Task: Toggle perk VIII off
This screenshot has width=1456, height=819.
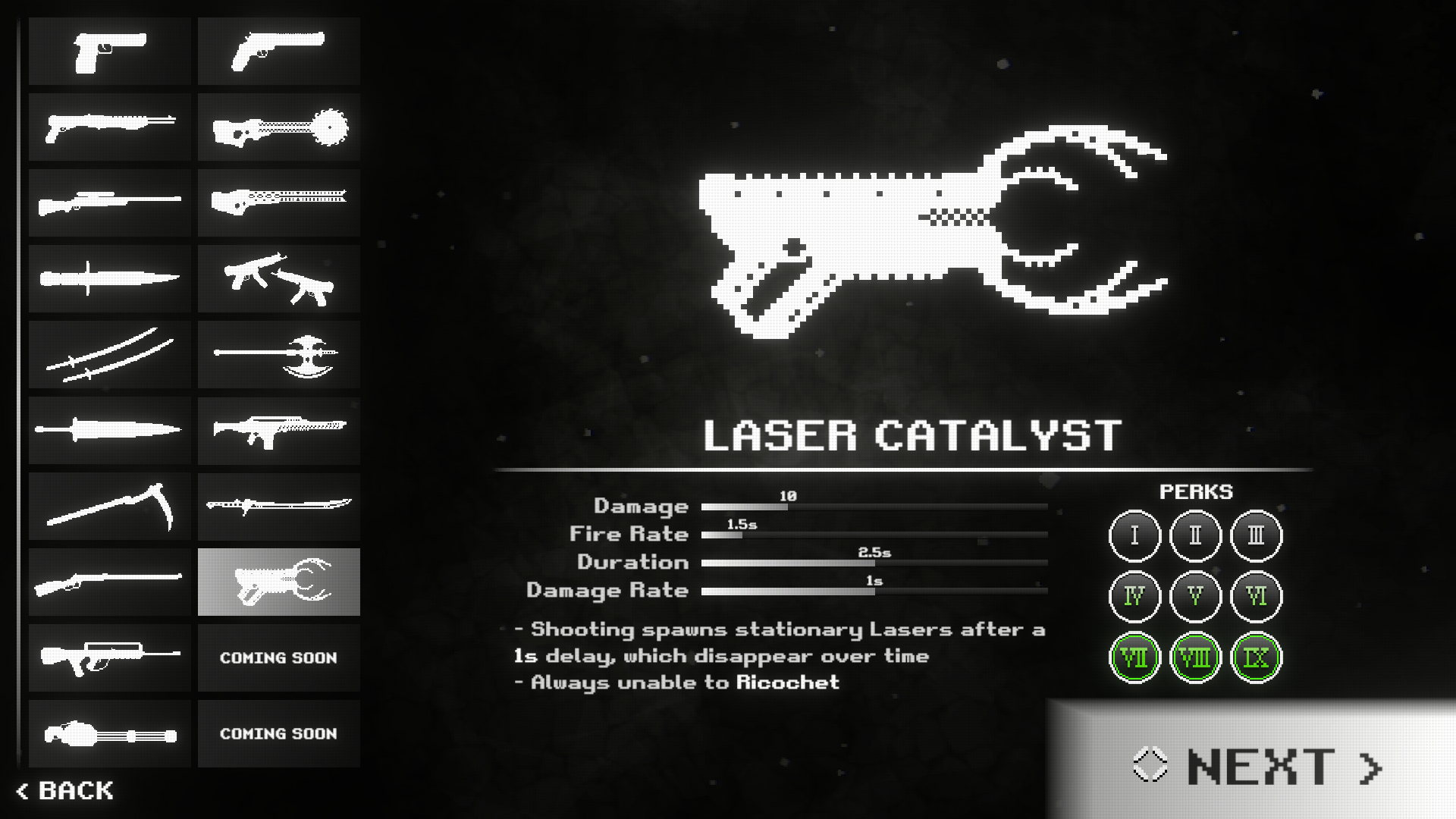Action: 1194,657
